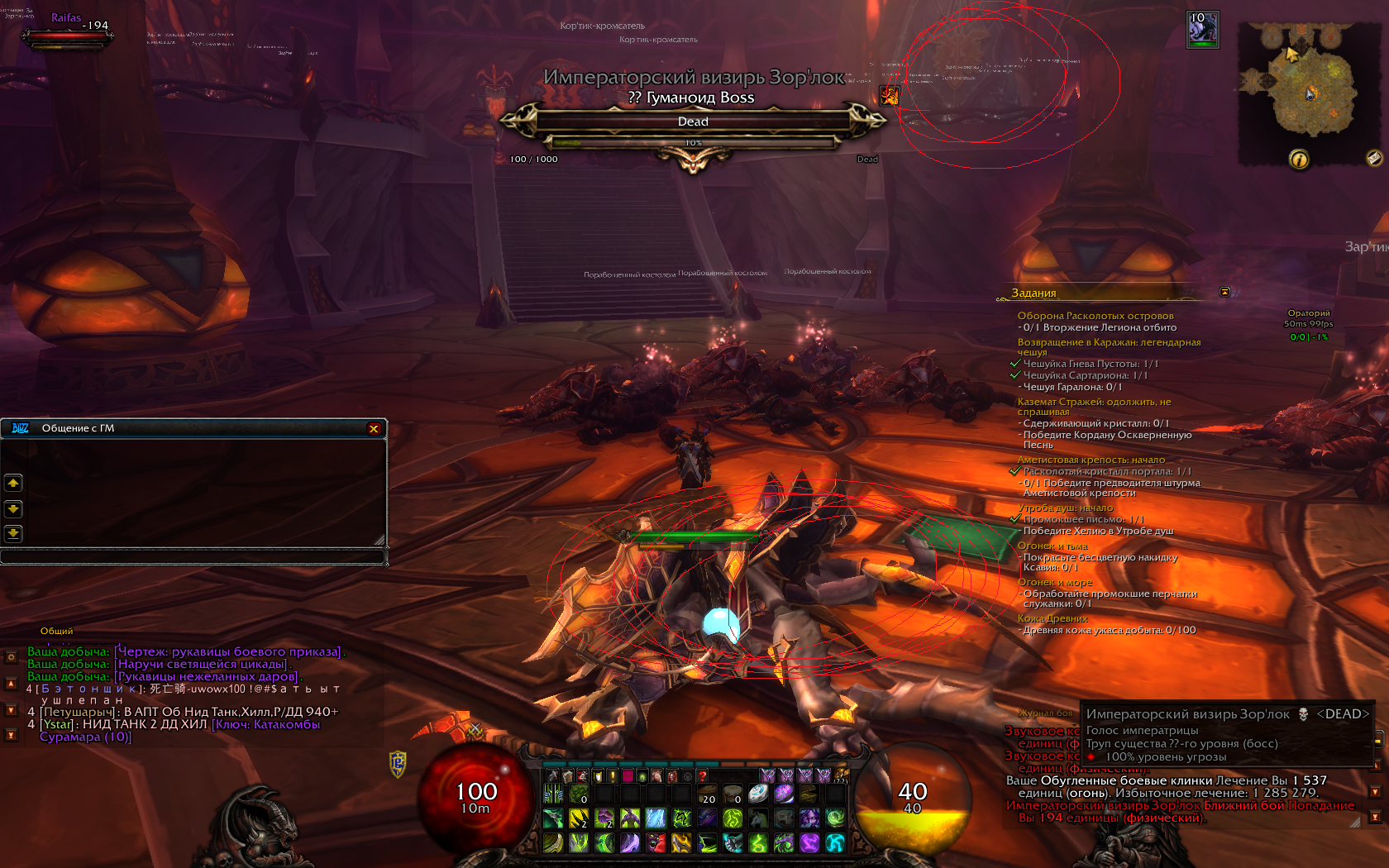Select the level 10 demon portrait buff icon

pos(1202,30)
